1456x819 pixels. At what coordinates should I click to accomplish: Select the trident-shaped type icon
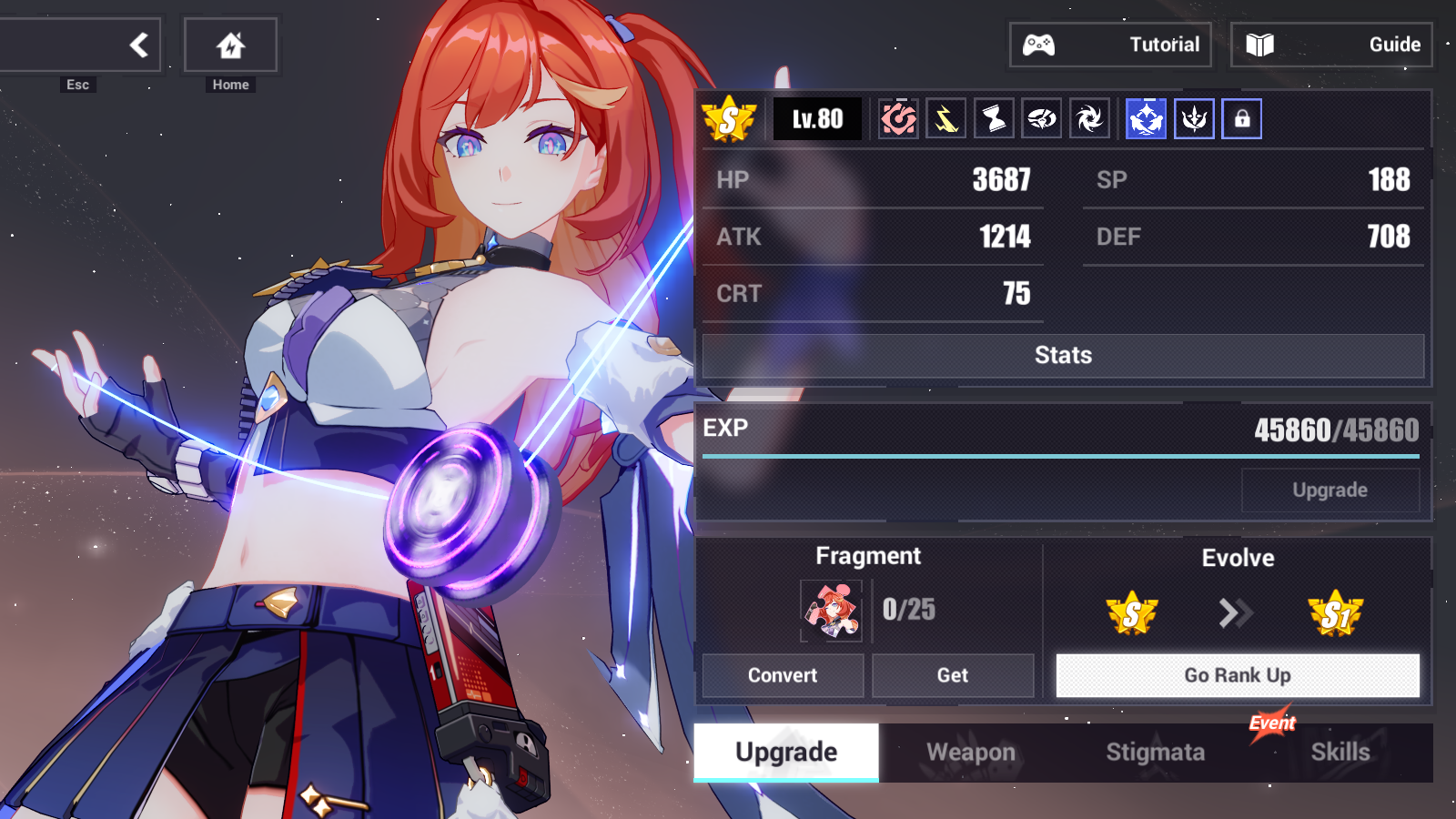[x=1194, y=117]
